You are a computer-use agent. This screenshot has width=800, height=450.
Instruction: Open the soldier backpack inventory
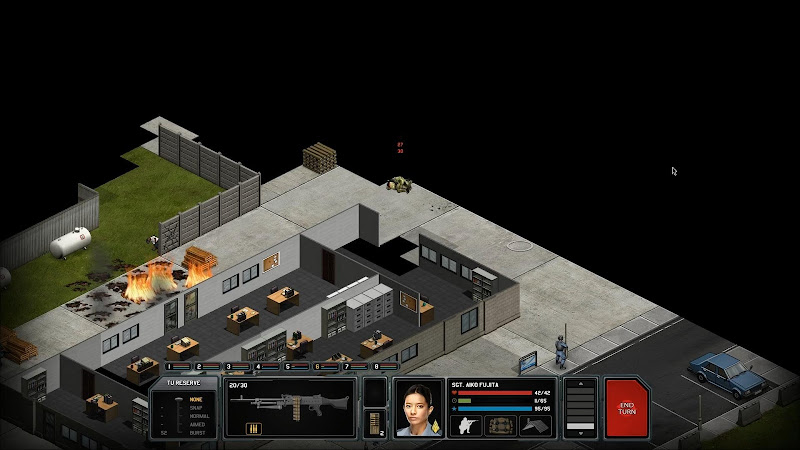pos(501,425)
